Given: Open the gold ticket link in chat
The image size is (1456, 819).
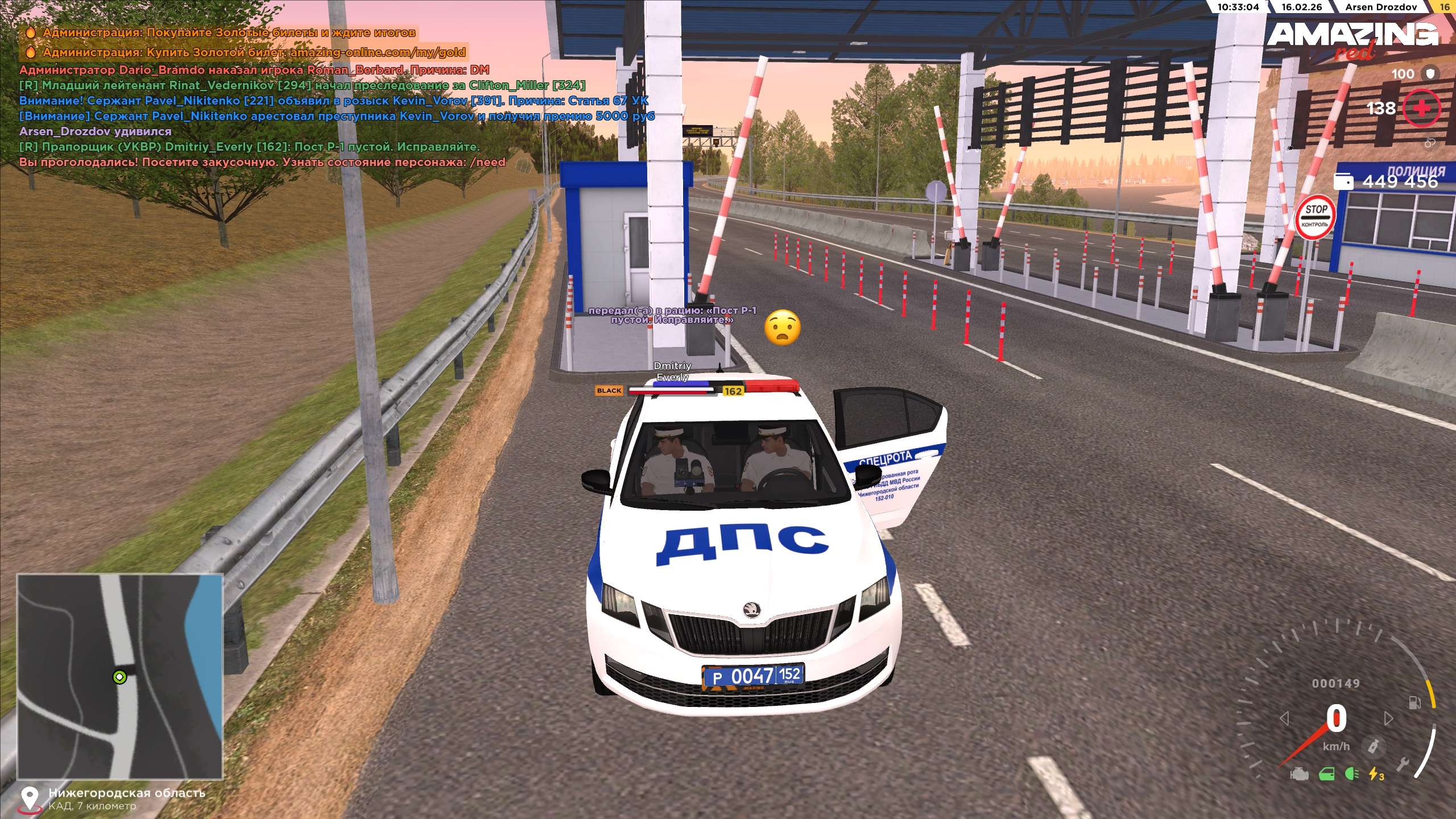Looking at the screenshot, I should [378, 52].
